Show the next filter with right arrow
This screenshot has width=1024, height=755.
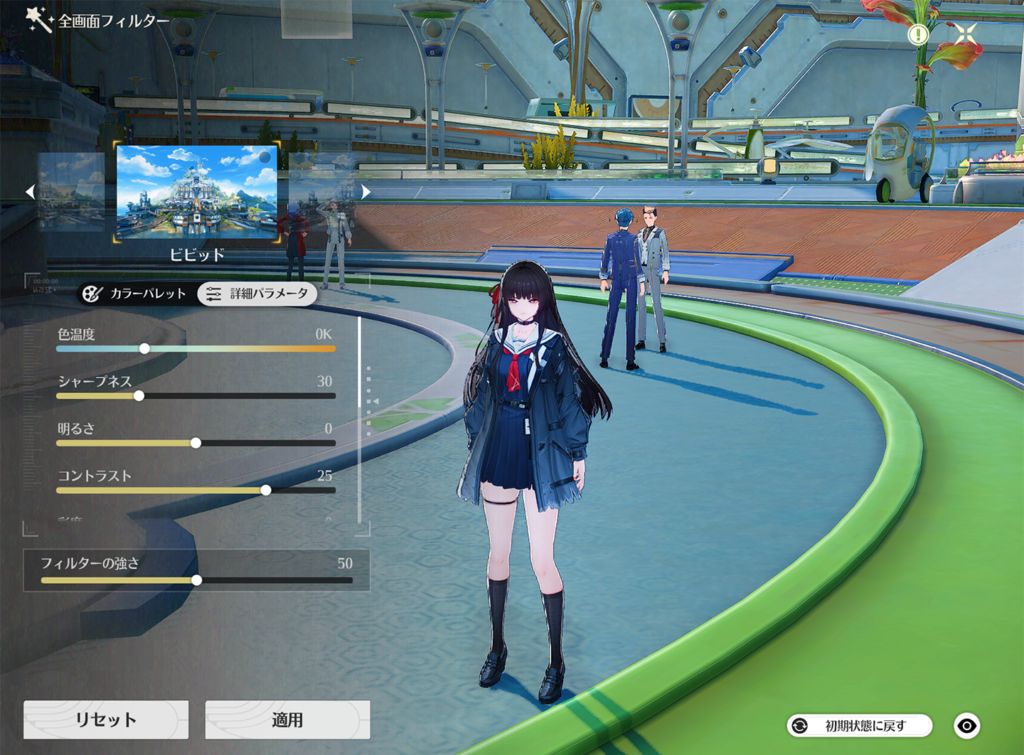366,191
